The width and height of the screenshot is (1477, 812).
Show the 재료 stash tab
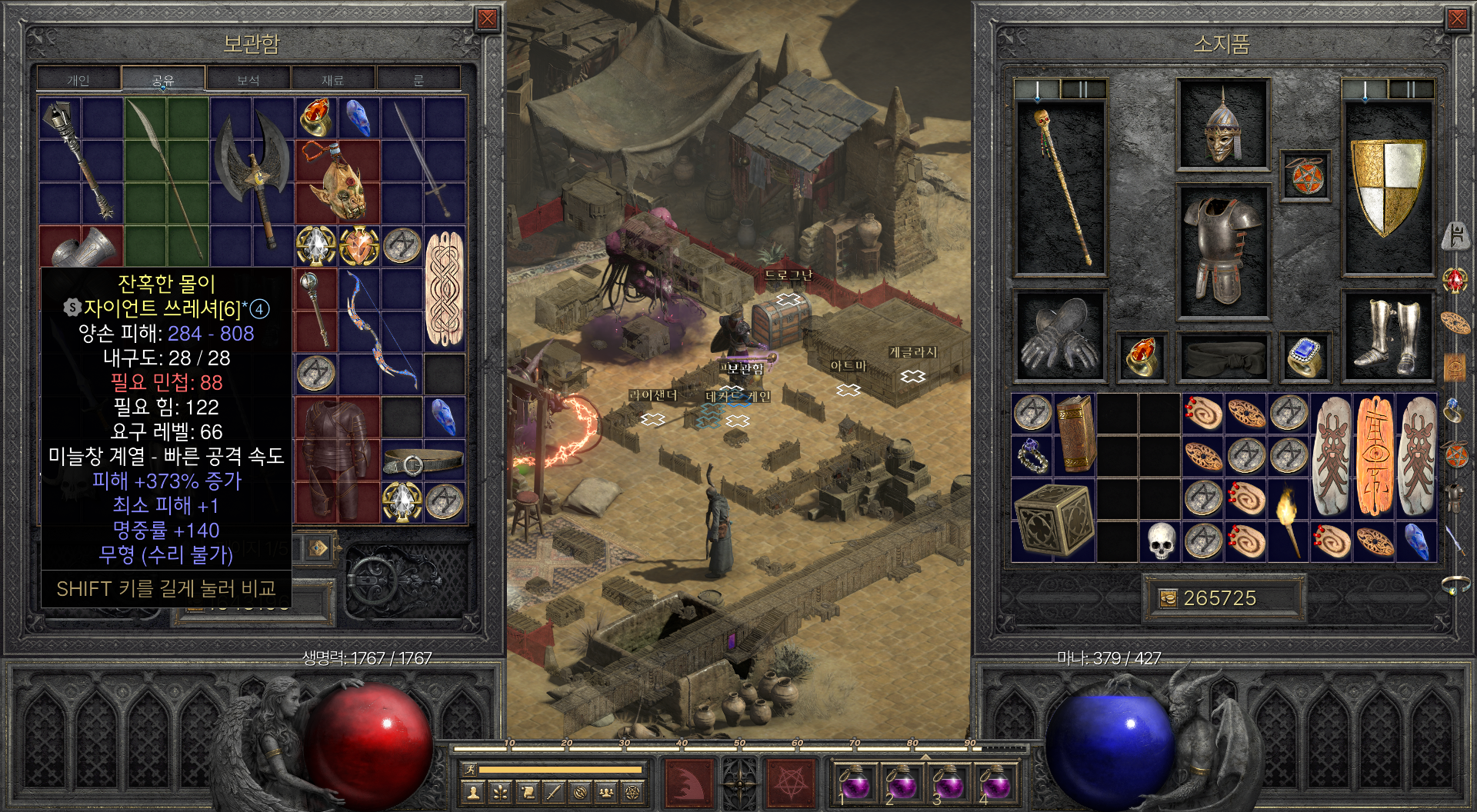(x=332, y=79)
